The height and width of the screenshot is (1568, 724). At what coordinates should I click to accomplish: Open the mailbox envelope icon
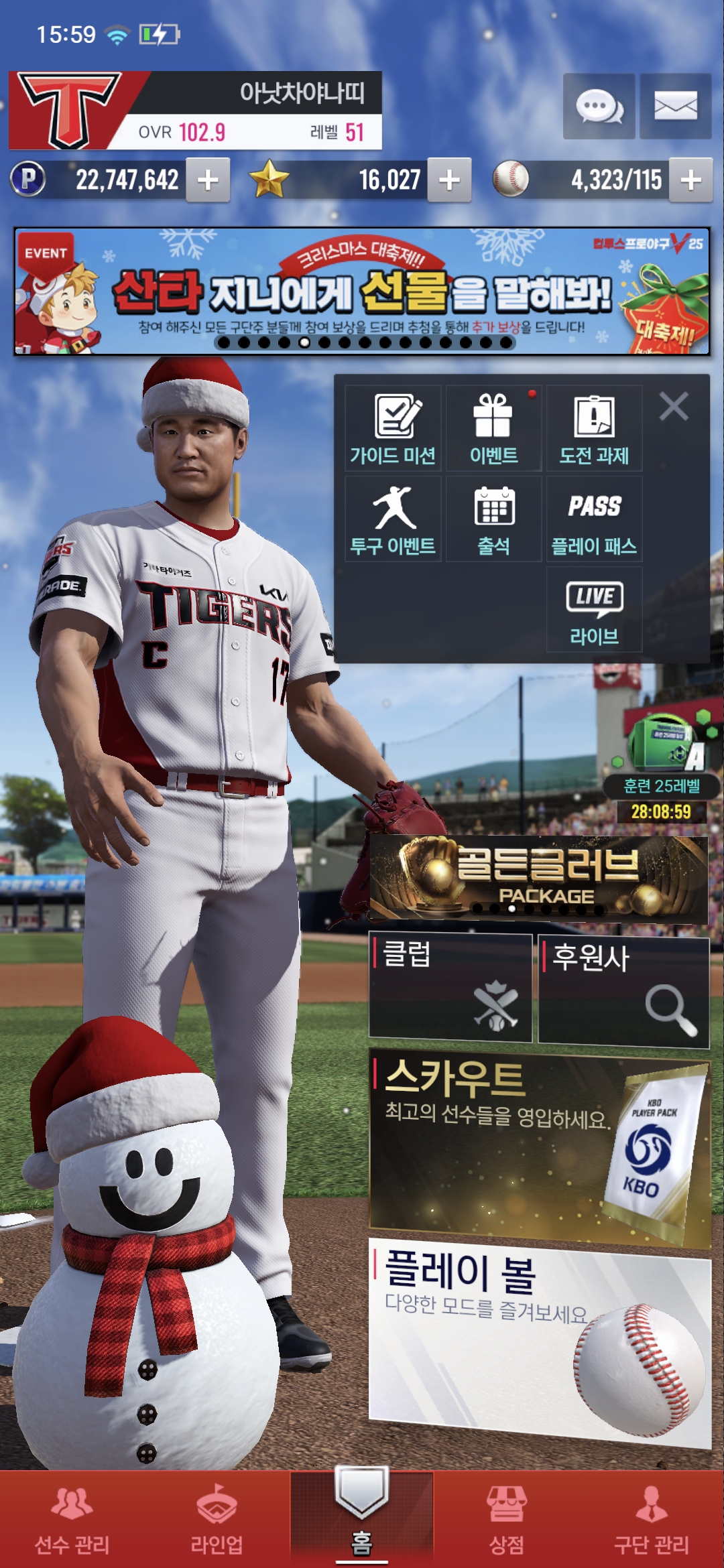pos(675,107)
